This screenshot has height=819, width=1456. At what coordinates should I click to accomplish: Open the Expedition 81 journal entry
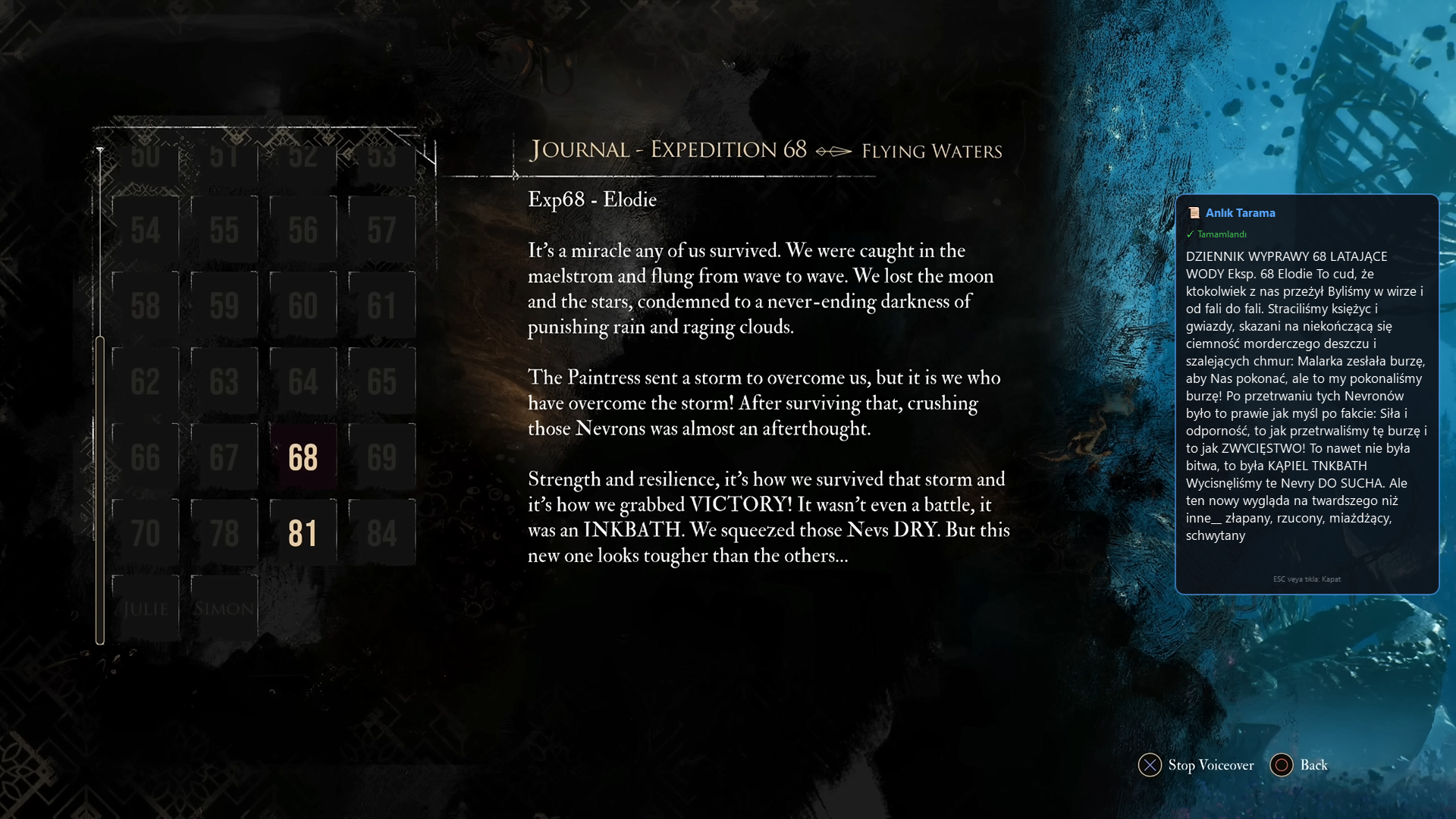303,533
